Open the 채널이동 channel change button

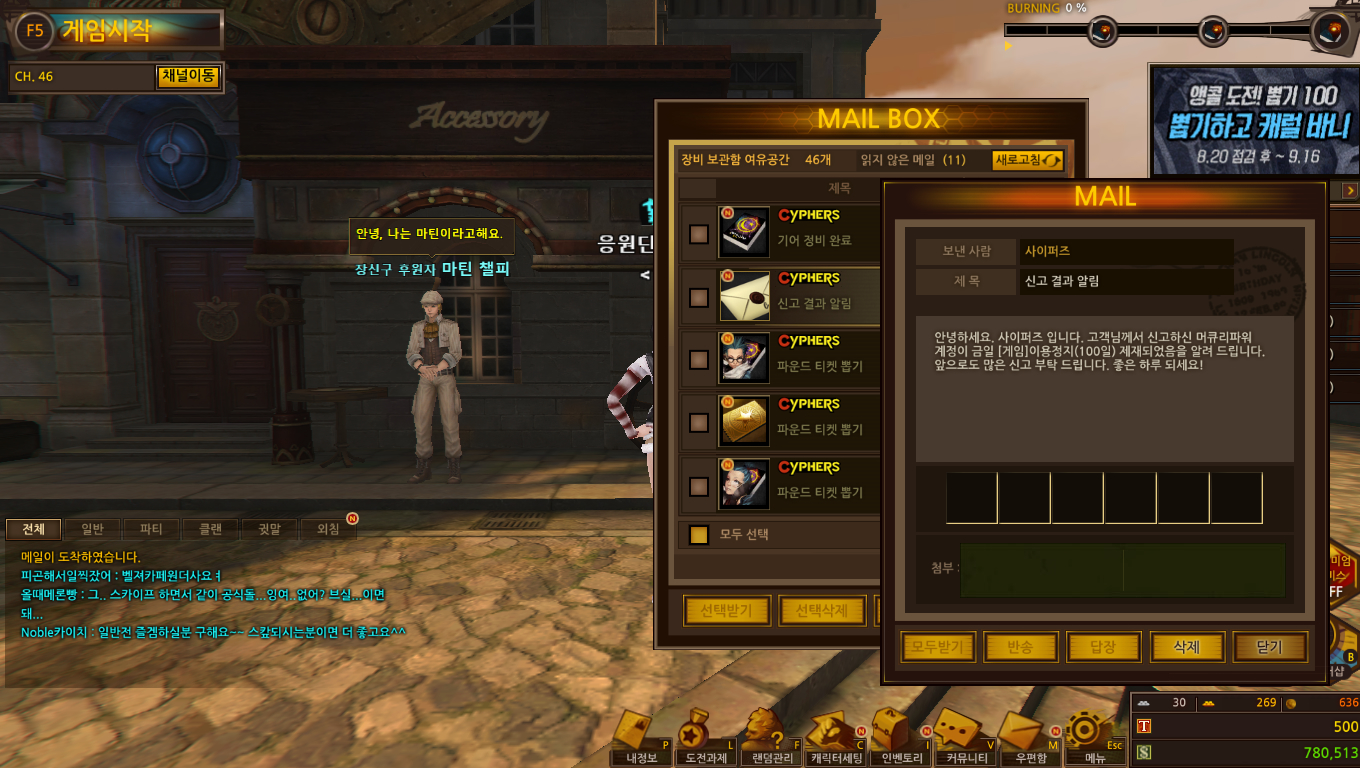(x=188, y=77)
